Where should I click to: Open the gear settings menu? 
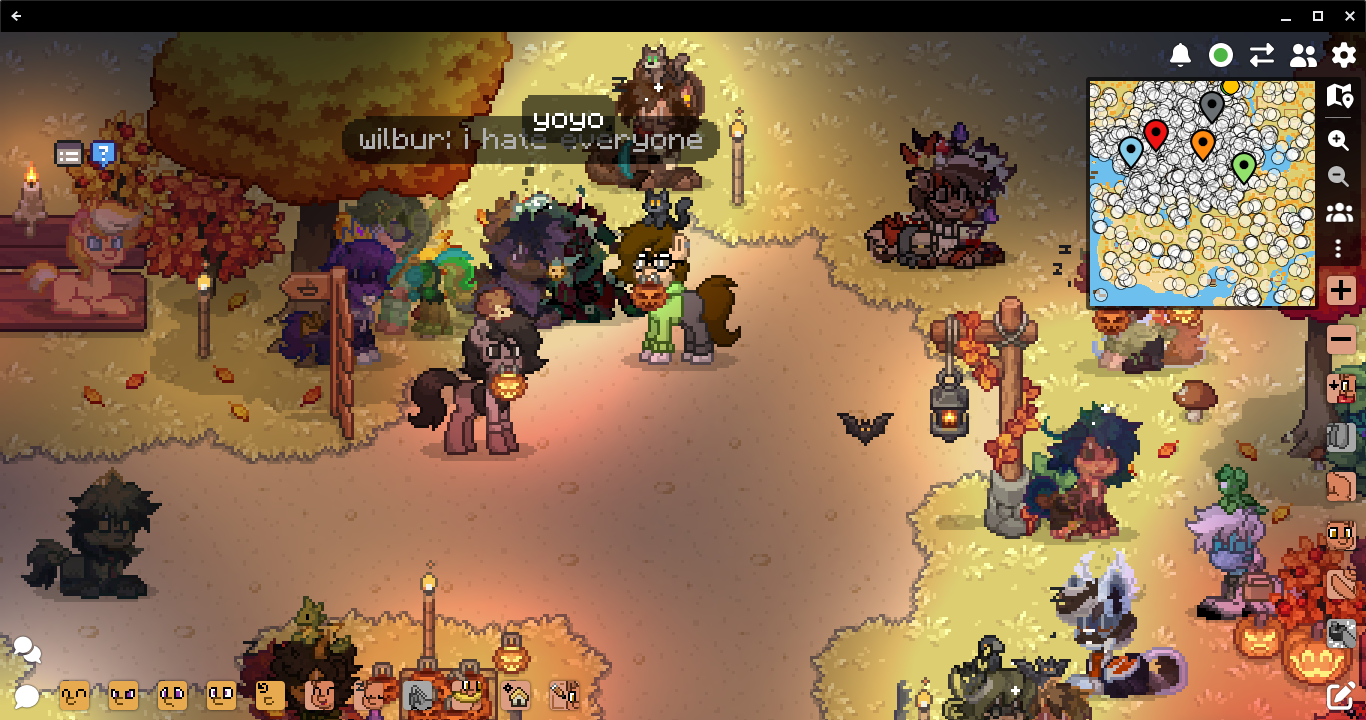(x=1344, y=55)
